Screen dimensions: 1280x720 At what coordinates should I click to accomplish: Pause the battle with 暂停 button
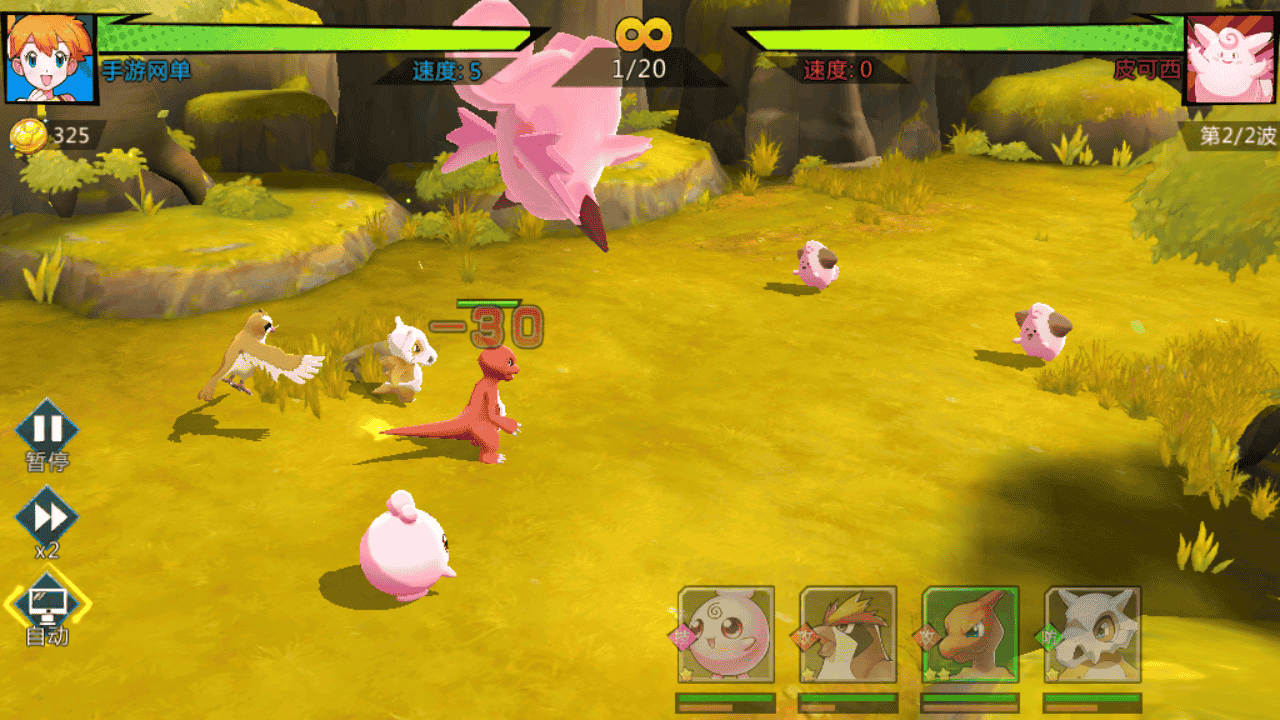click(x=47, y=428)
